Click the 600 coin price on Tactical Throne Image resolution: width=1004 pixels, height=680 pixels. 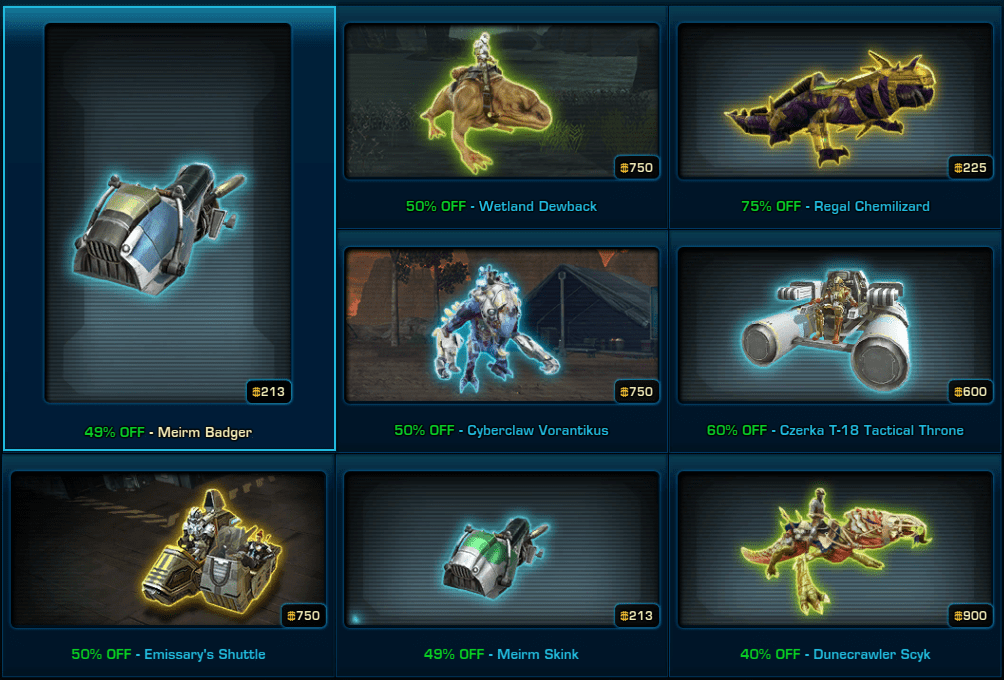pyautogui.click(x=970, y=392)
